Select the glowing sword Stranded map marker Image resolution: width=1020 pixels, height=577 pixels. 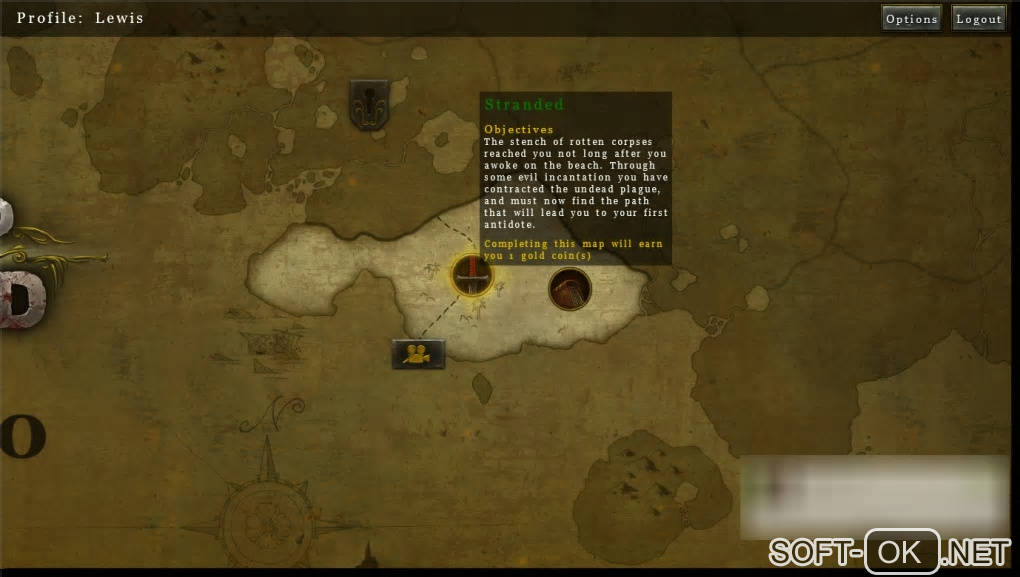(470, 274)
